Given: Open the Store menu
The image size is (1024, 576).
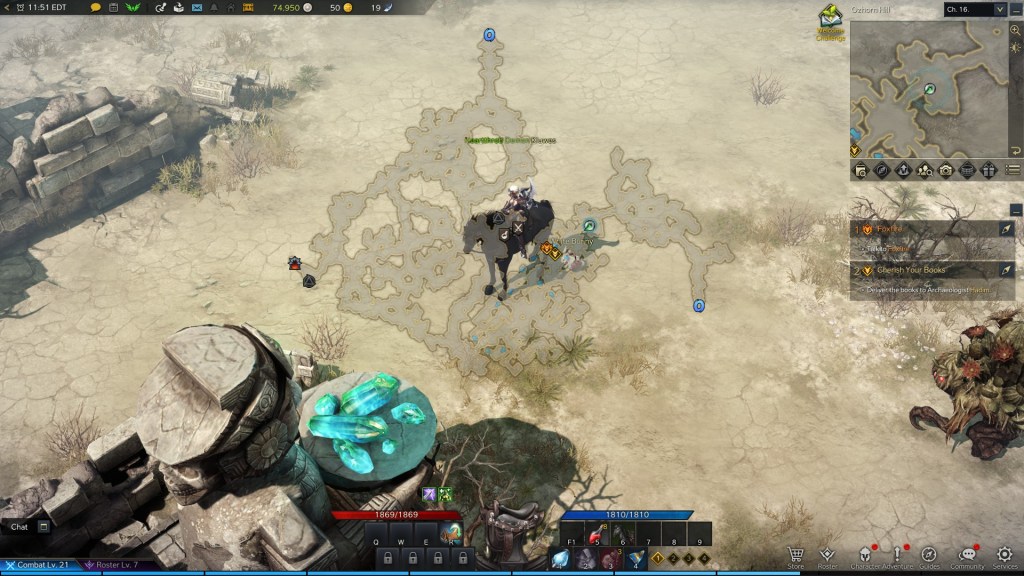Looking at the screenshot, I should (x=796, y=555).
